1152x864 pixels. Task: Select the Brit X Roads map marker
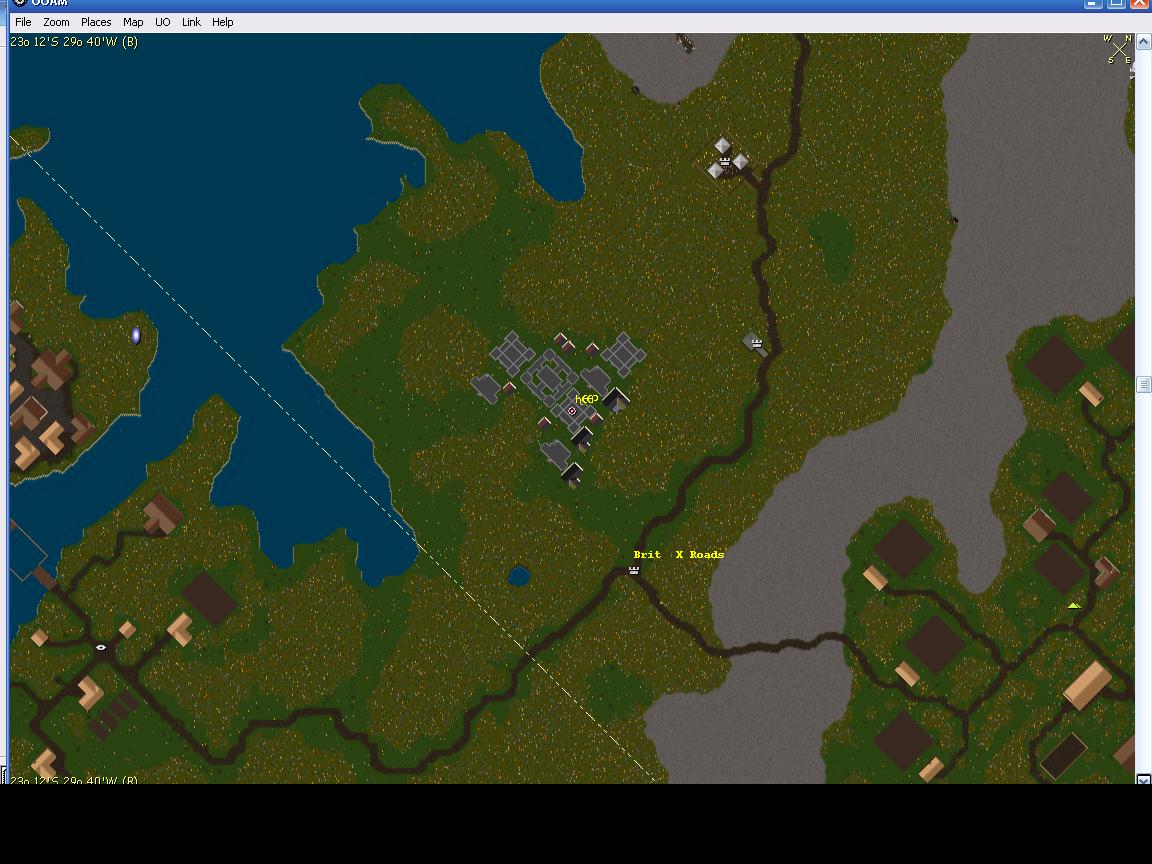[x=634, y=570]
